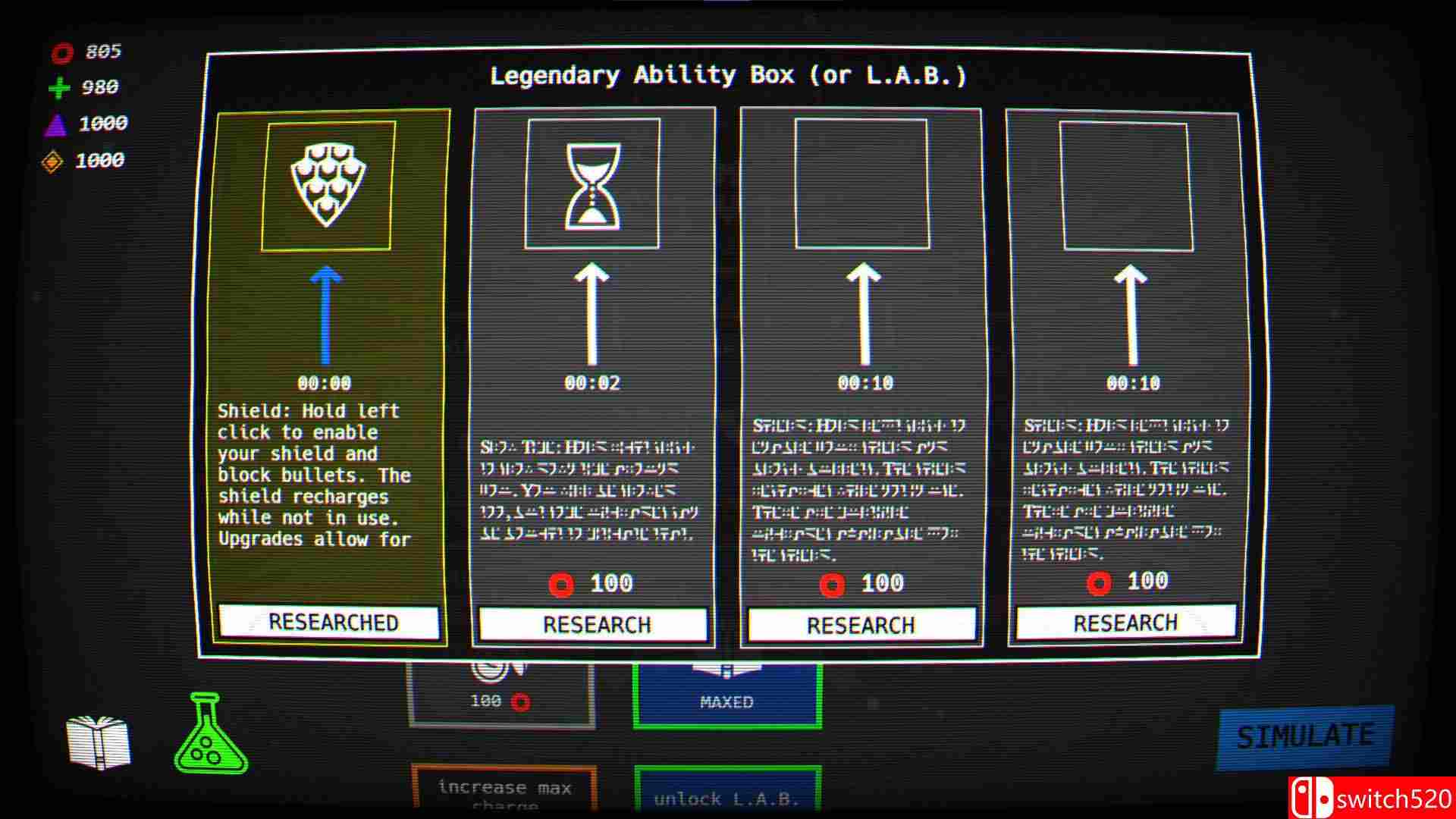Click the red ring currency icon showing 805
The width and height of the screenshot is (1456, 819).
(62, 52)
